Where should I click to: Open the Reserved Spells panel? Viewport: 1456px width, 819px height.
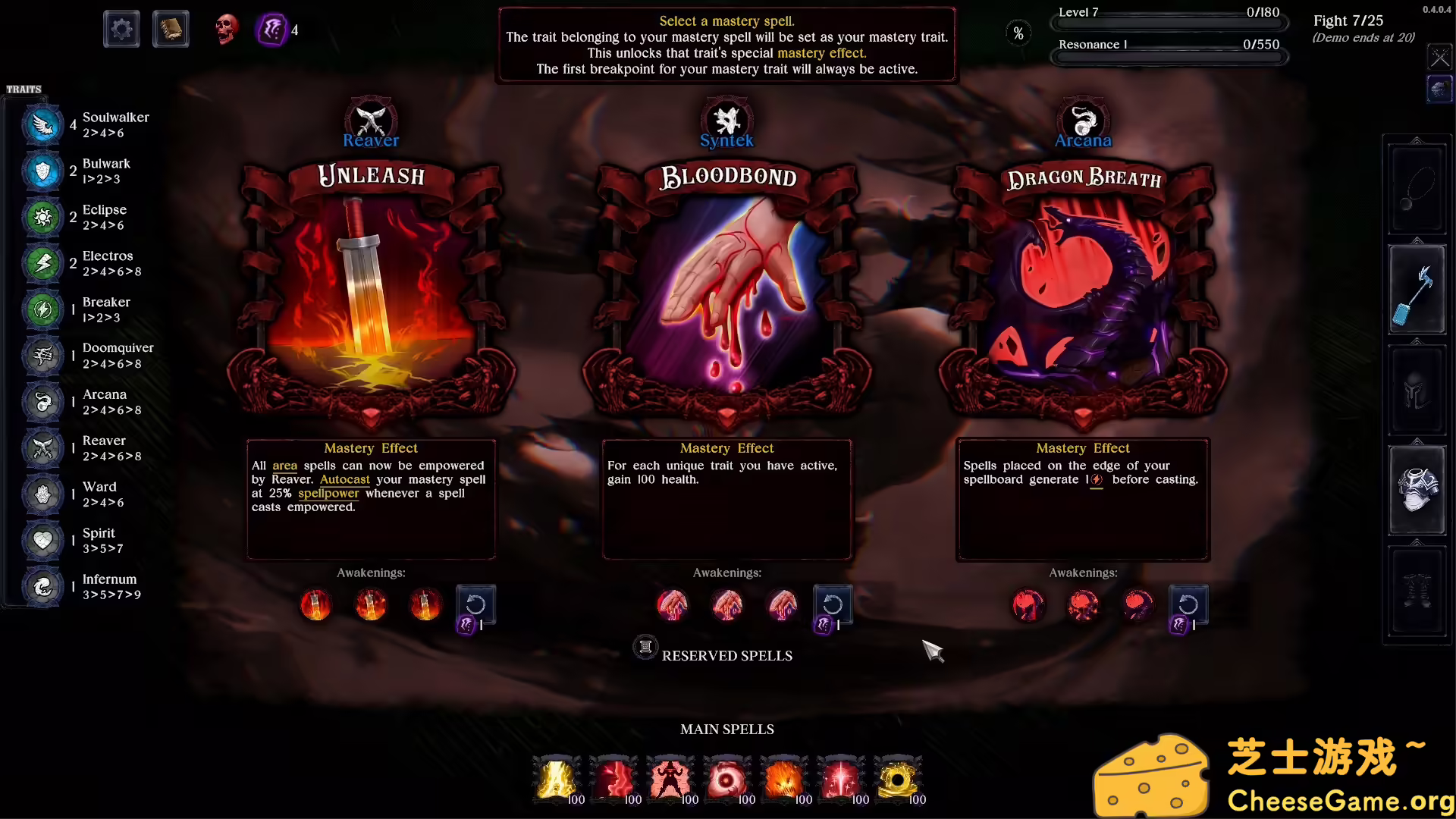click(x=713, y=654)
